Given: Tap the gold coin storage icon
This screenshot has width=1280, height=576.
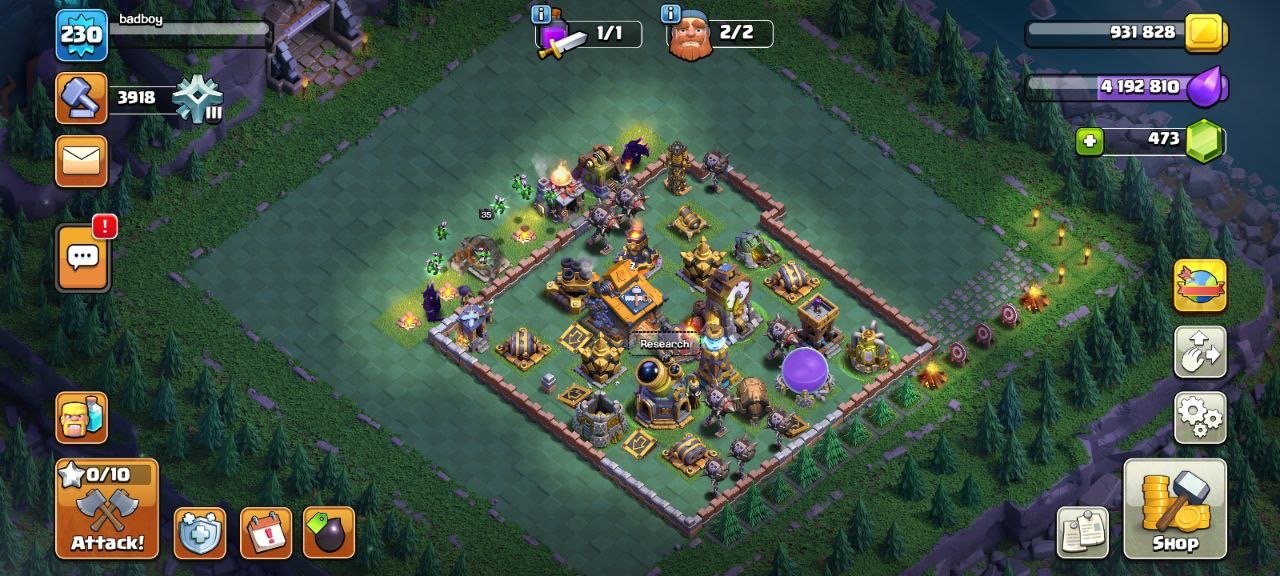Looking at the screenshot, I should coord(1205,33).
